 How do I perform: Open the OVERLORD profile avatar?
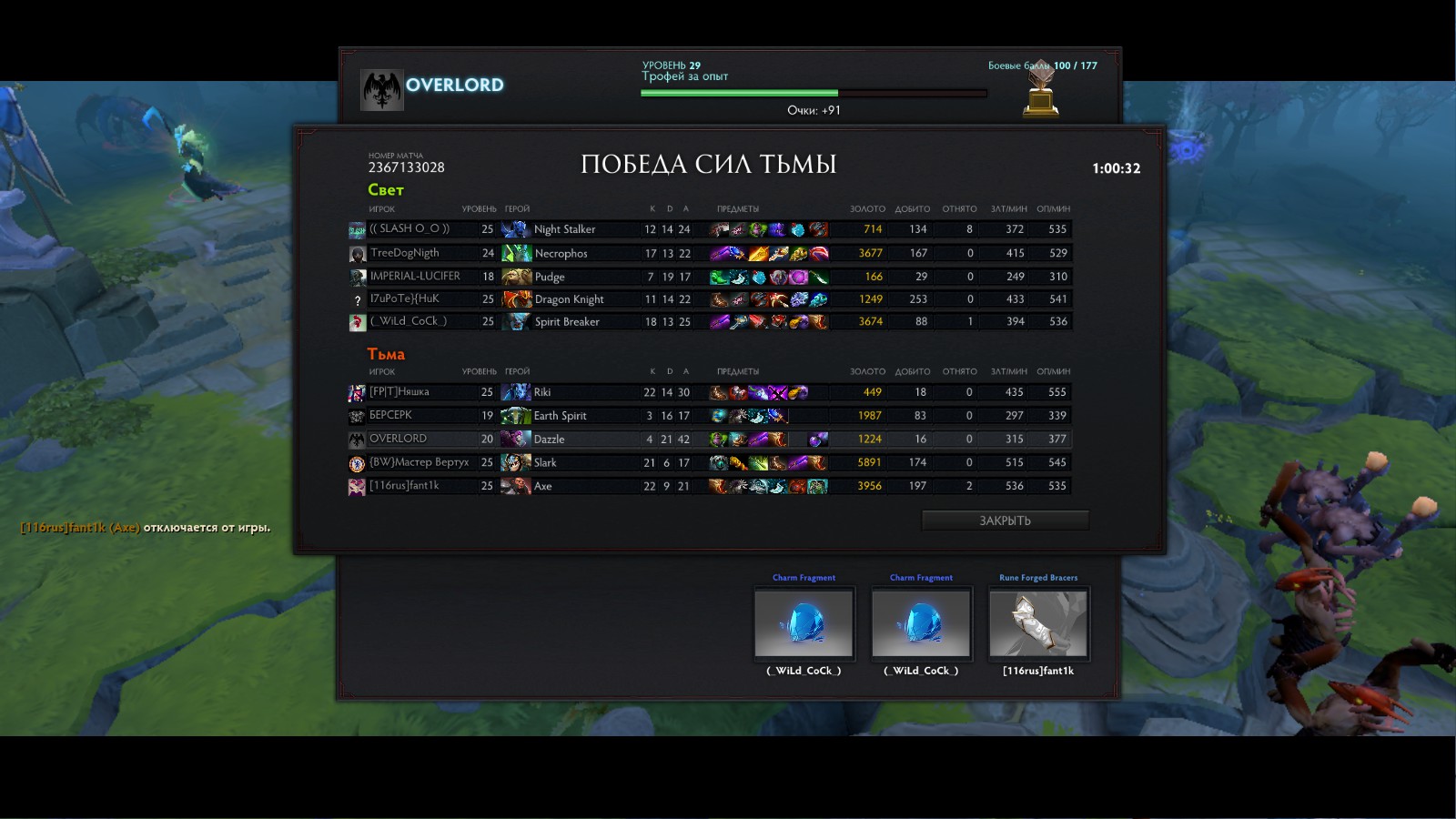(381, 89)
